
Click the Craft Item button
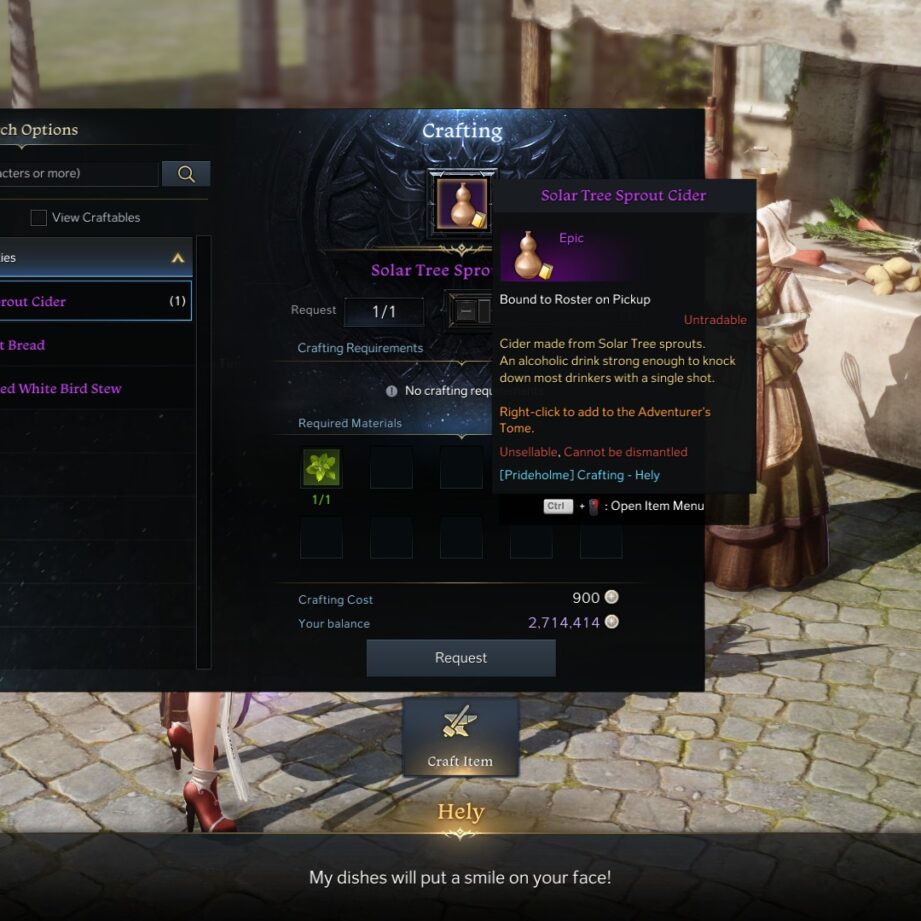tap(460, 737)
